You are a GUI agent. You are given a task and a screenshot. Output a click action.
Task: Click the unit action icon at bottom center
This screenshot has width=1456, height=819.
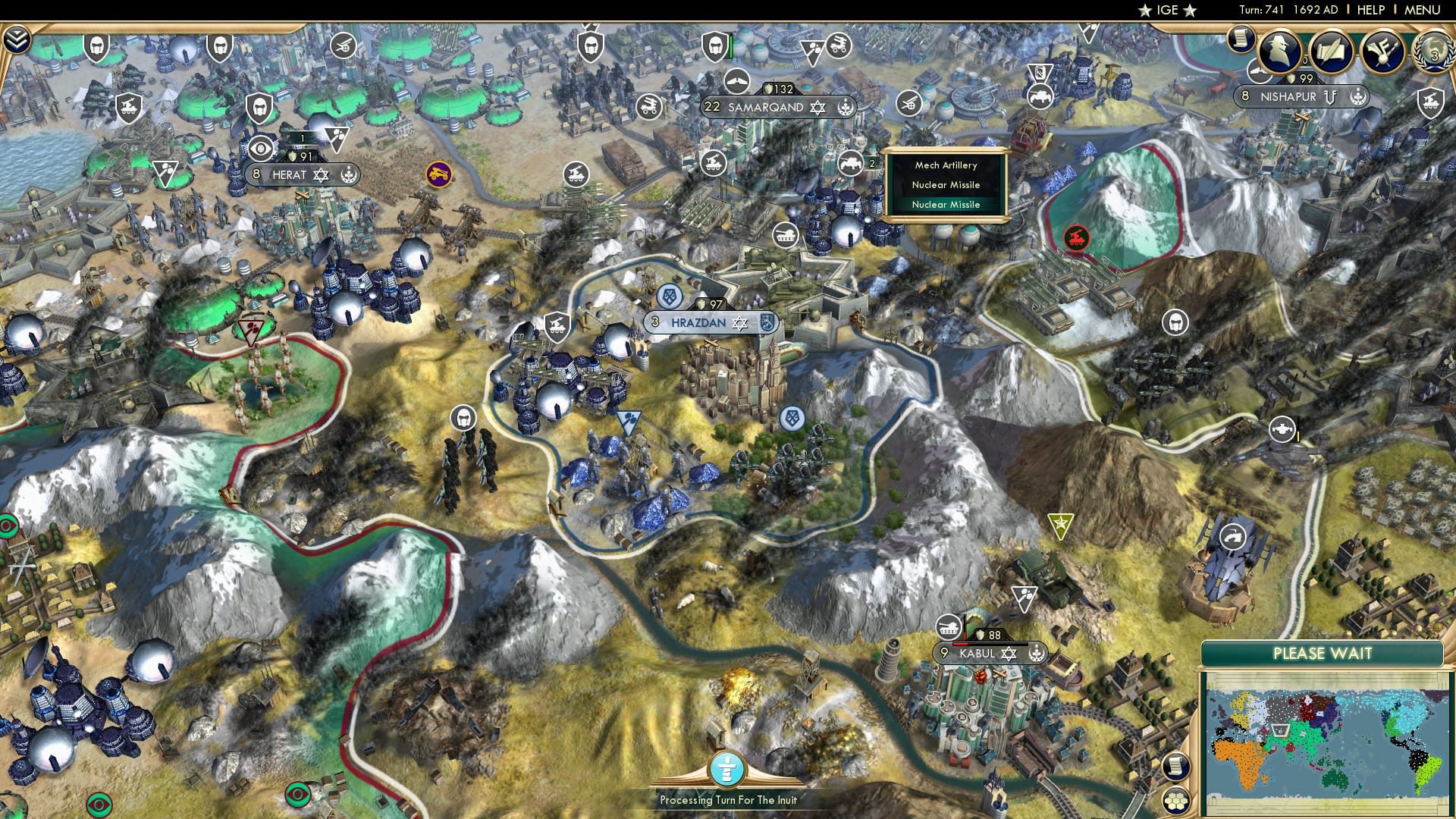[x=726, y=770]
